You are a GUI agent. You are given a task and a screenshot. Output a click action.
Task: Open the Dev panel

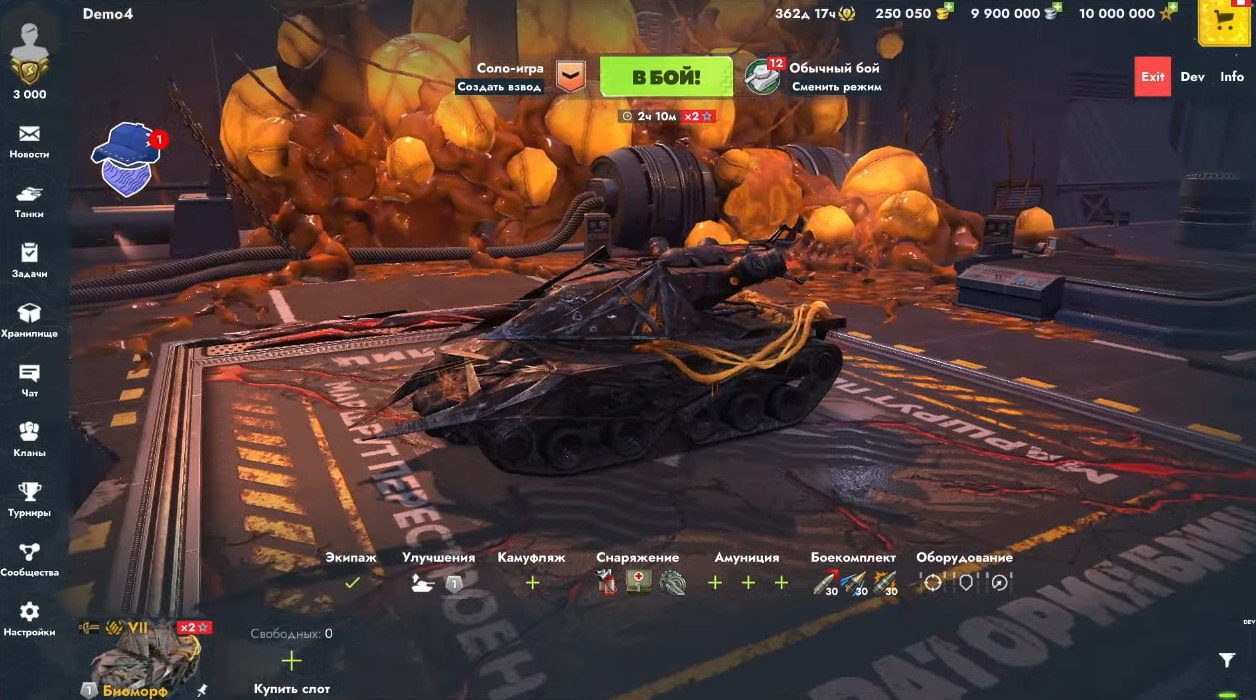[1192, 77]
